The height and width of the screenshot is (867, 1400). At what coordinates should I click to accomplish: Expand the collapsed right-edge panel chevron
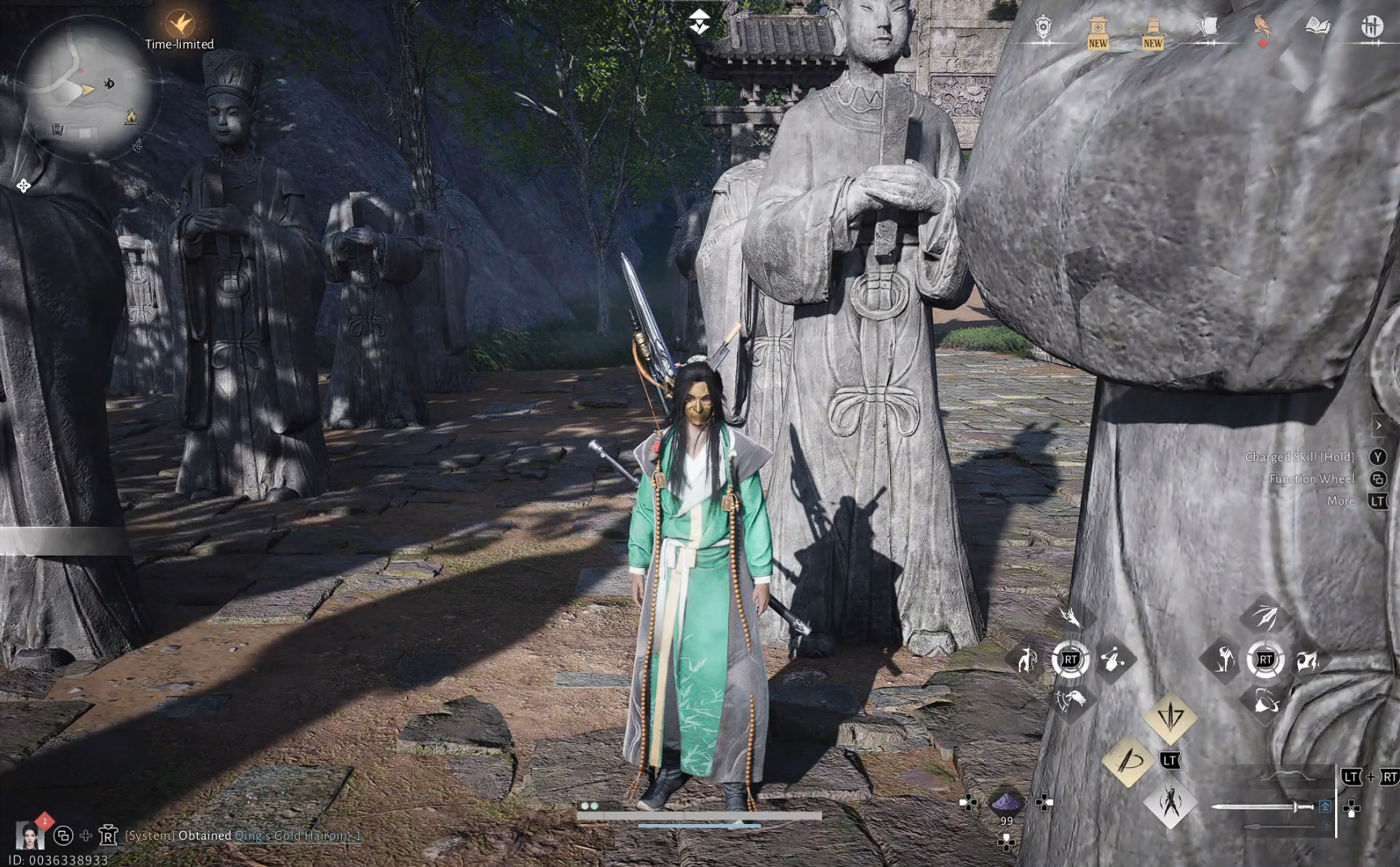1381,424
